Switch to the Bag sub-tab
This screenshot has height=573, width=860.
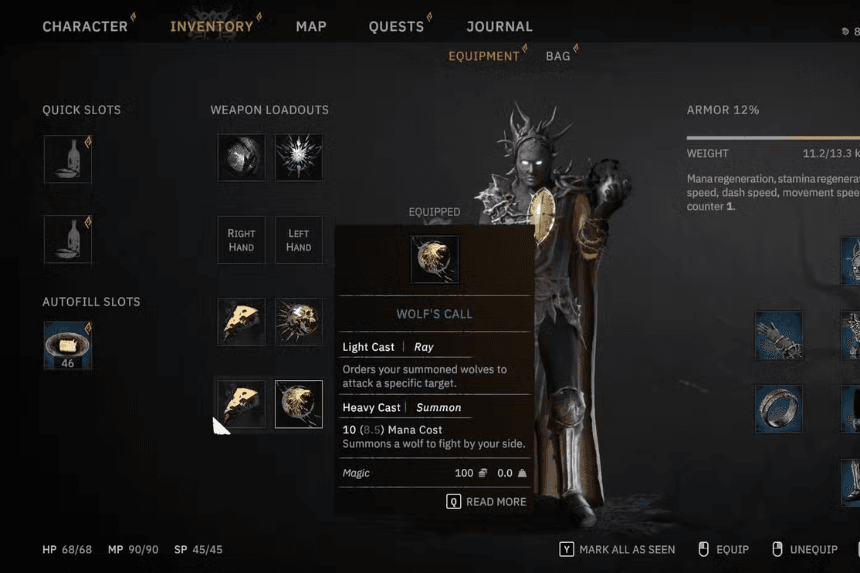click(x=558, y=56)
